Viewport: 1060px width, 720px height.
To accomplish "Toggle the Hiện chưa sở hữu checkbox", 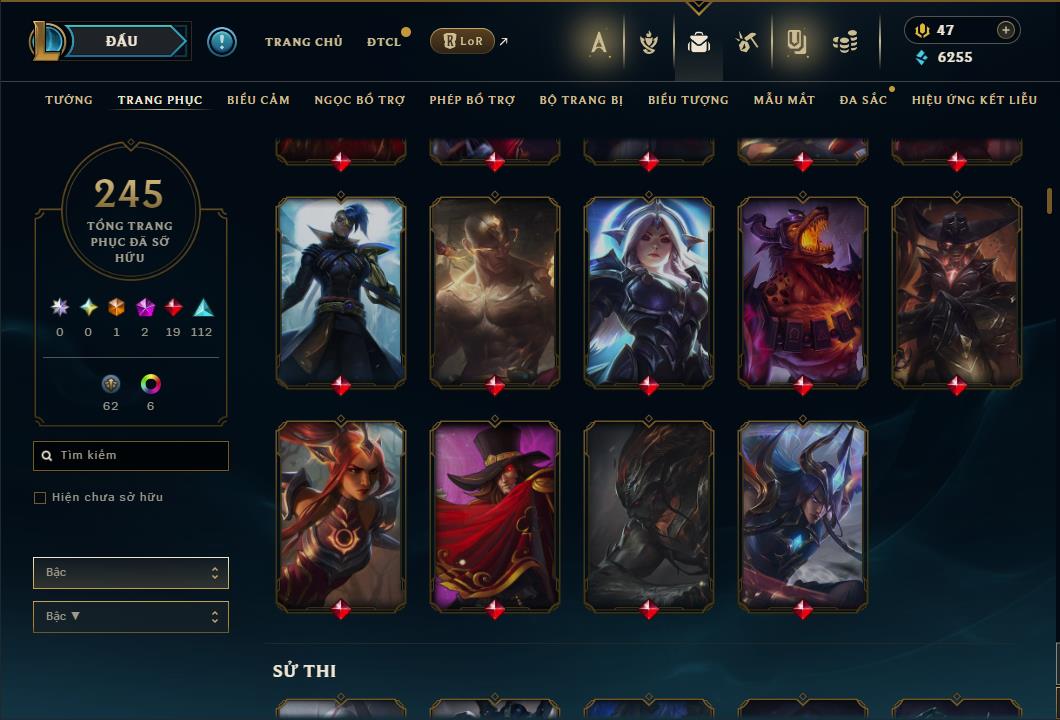I will coord(40,498).
